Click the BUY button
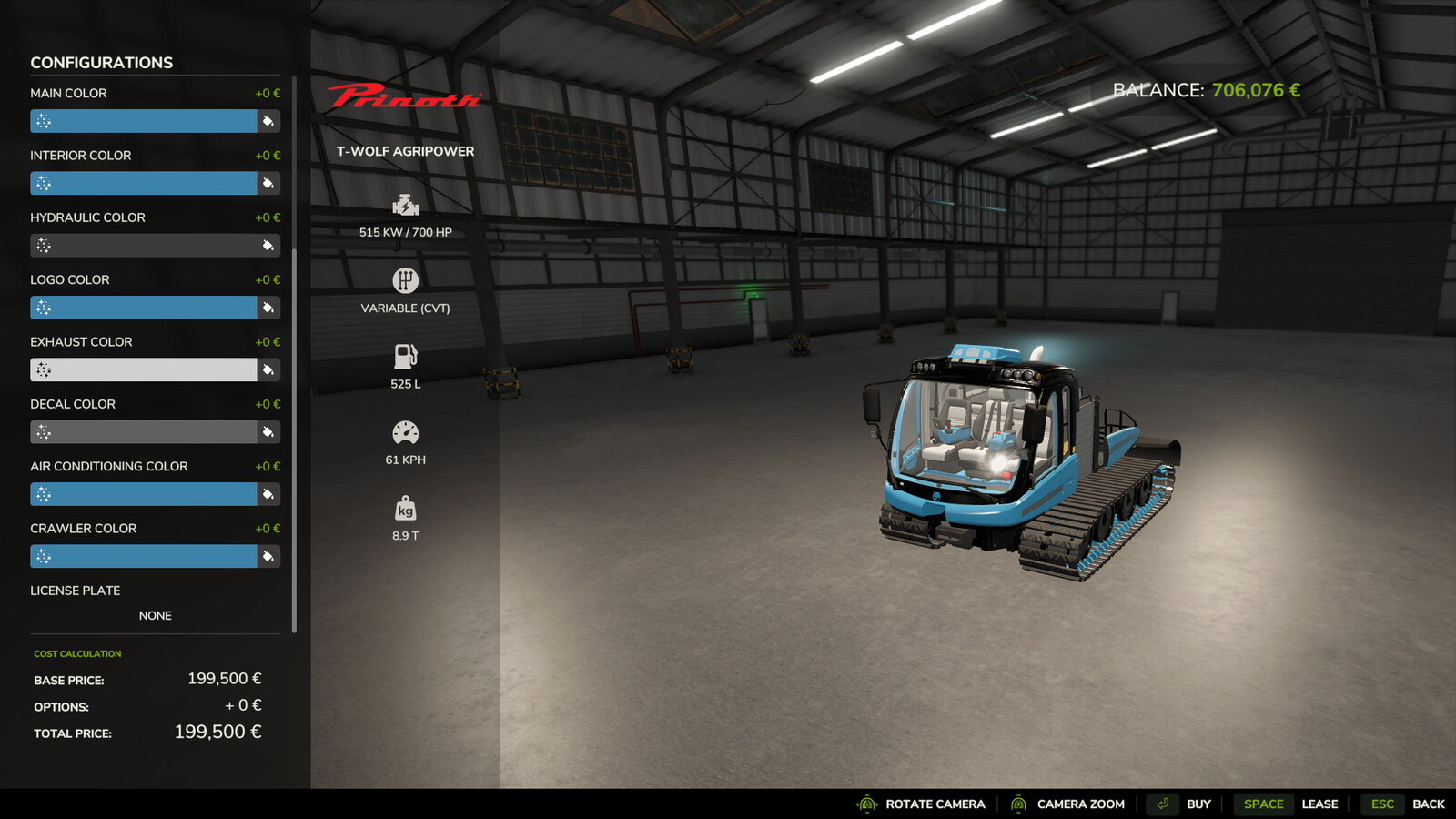The height and width of the screenshot is (819, 1456). [x=1198, y=804]
